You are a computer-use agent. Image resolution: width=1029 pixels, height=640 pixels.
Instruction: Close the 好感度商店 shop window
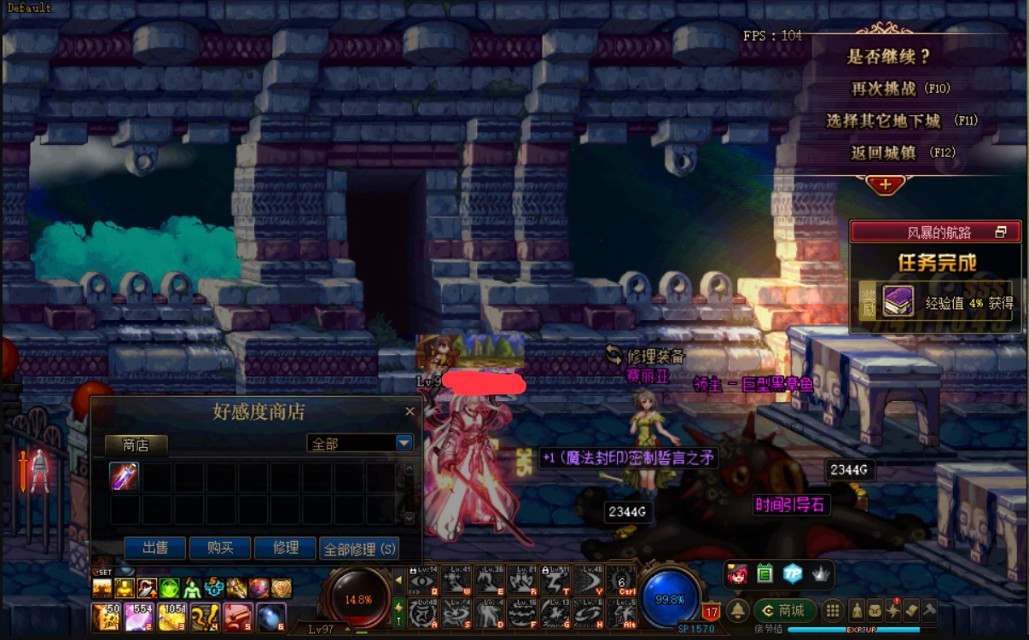click(409, 411)
